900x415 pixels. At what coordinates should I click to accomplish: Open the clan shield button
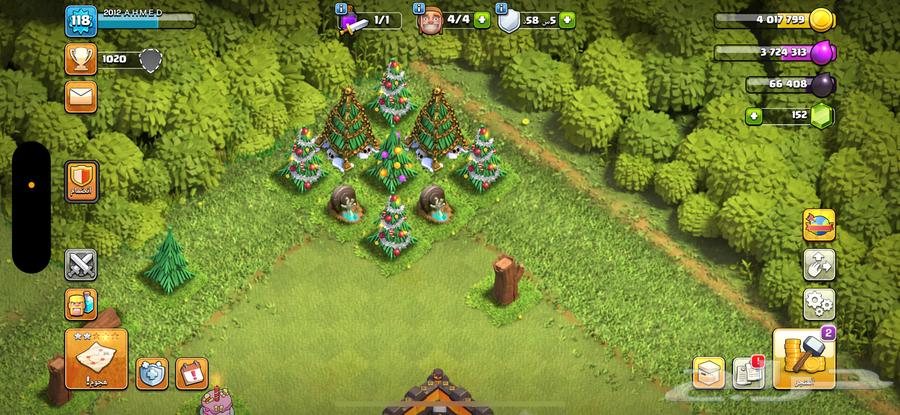80,180
